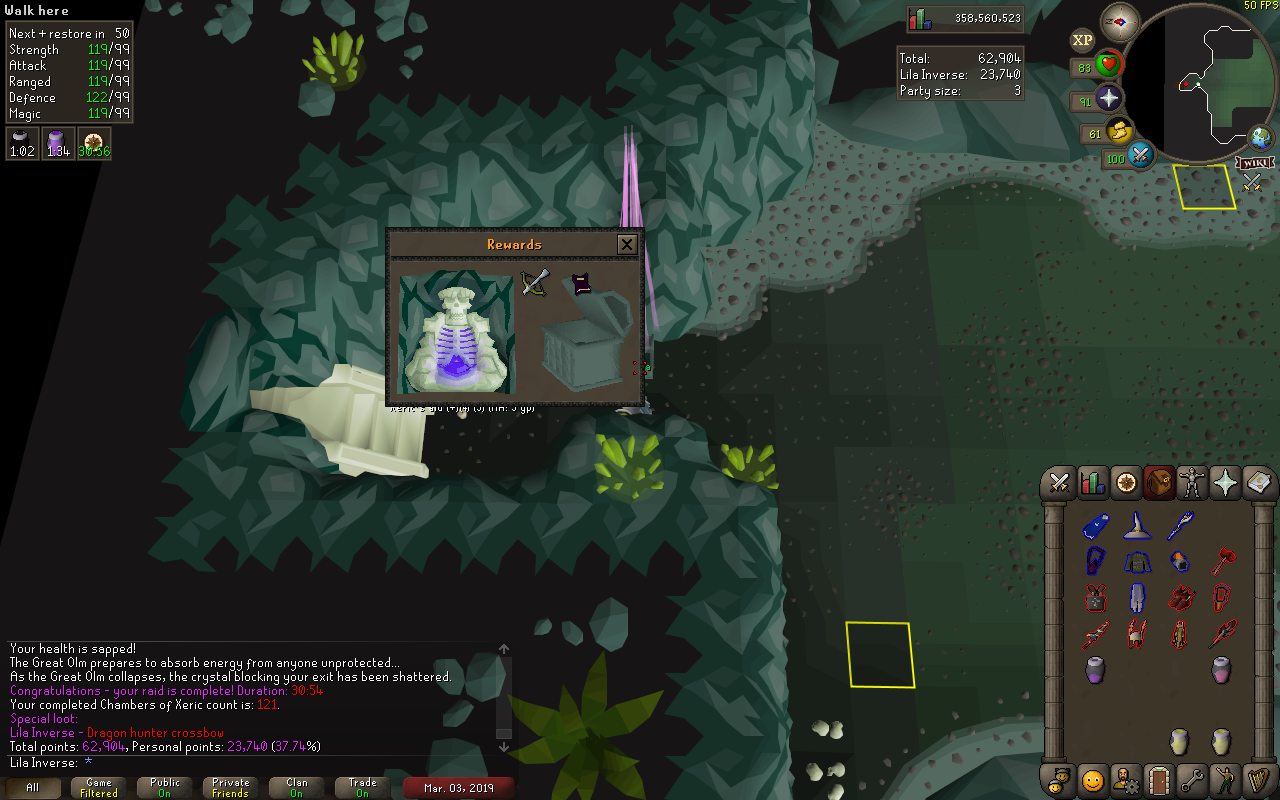The height and width of the screenshot is (800, 1280).
Task: Take the Dragon hunter crossbow reward
Action: coord(536,283)
